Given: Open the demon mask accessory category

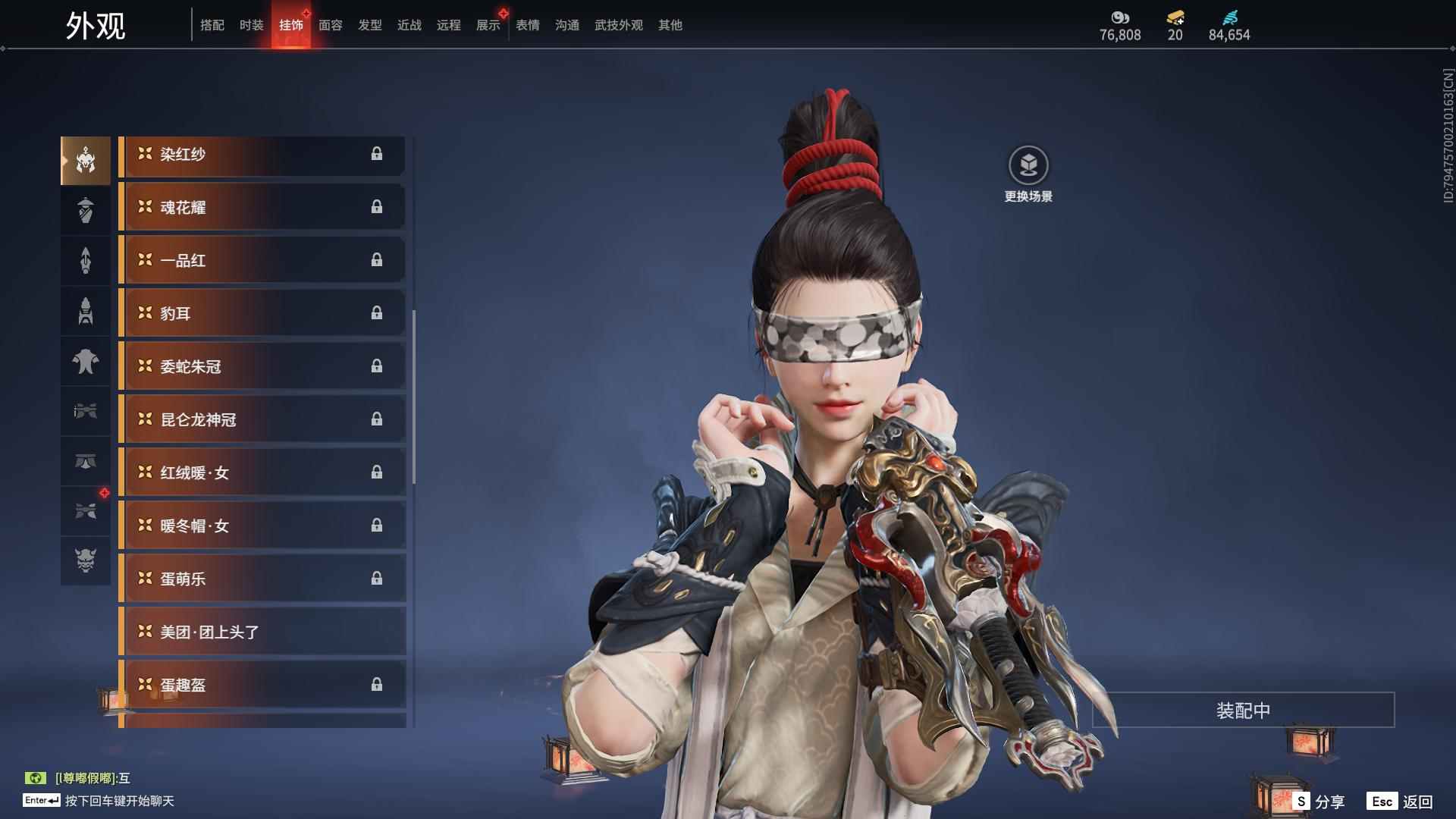Looking at the screenshot, I should (86, 560).
